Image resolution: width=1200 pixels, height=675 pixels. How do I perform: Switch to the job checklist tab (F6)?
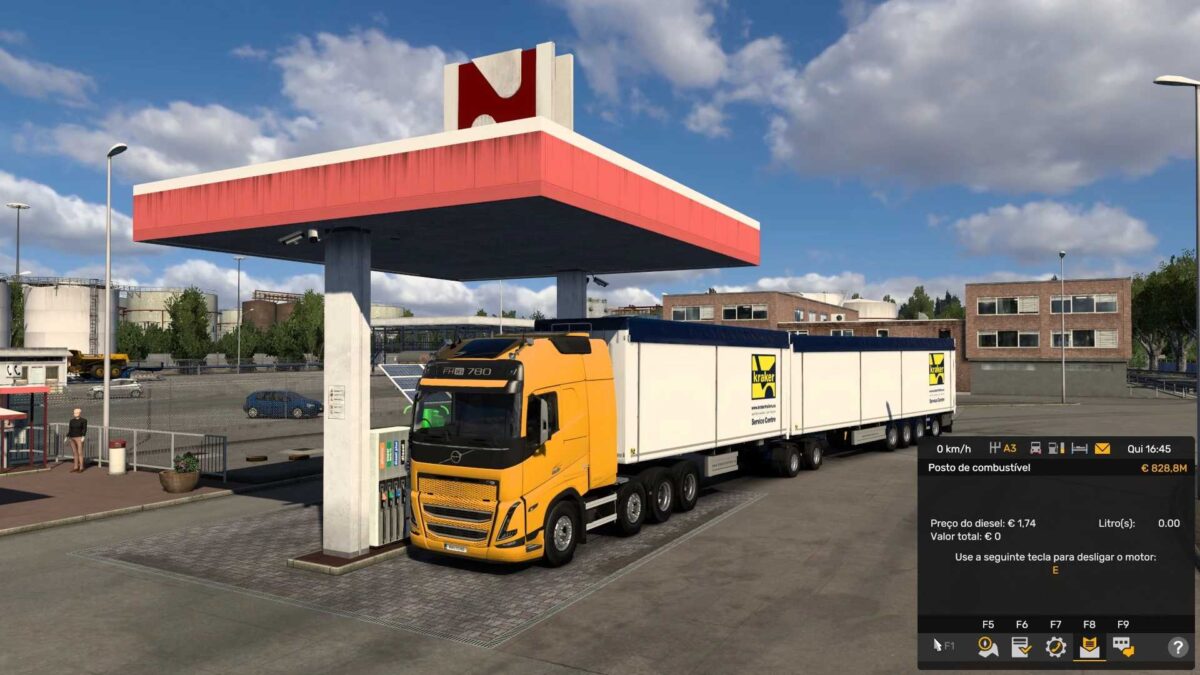(1021, 647)
